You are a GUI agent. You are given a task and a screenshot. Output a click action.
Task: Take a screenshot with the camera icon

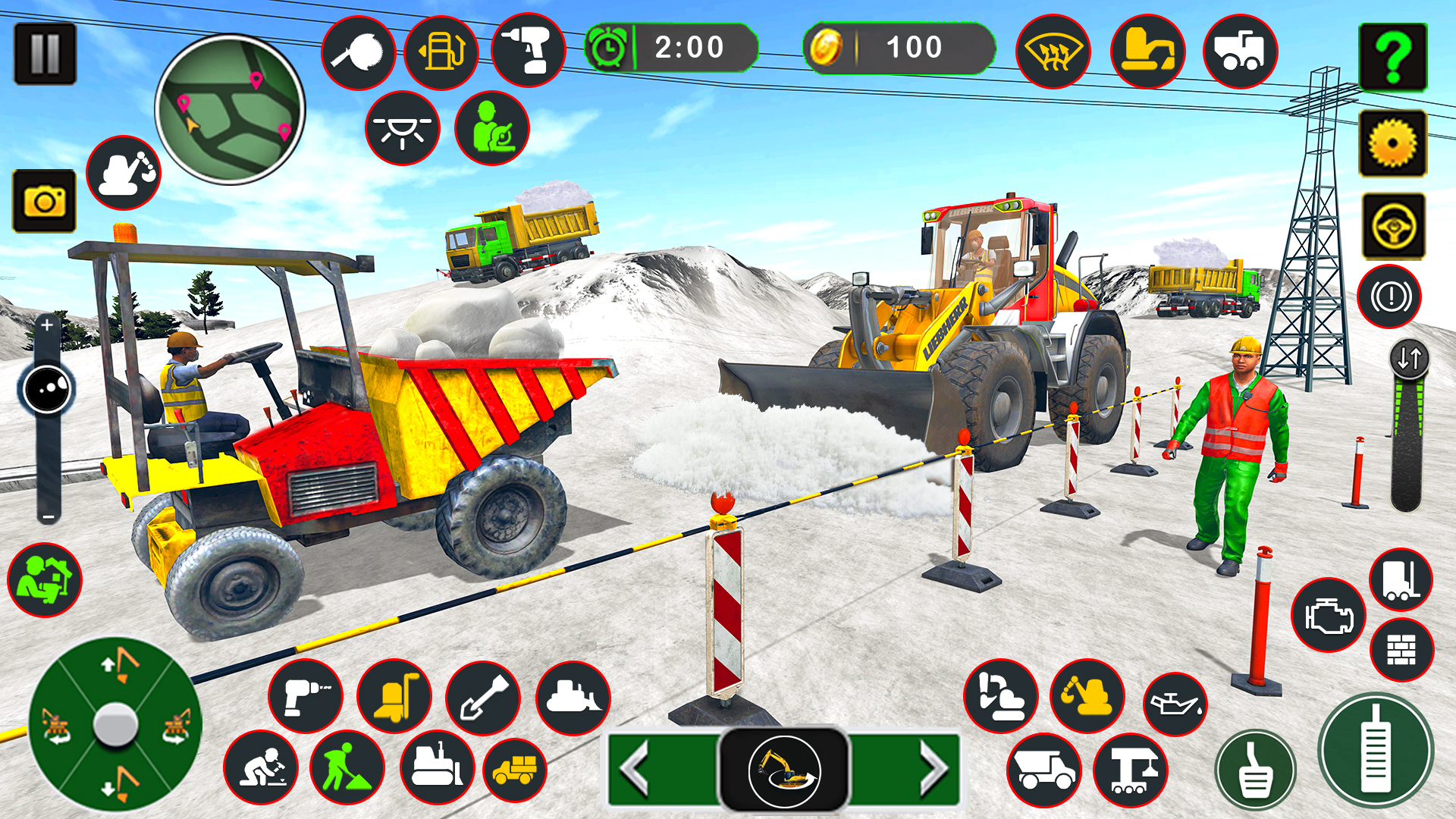43,201
